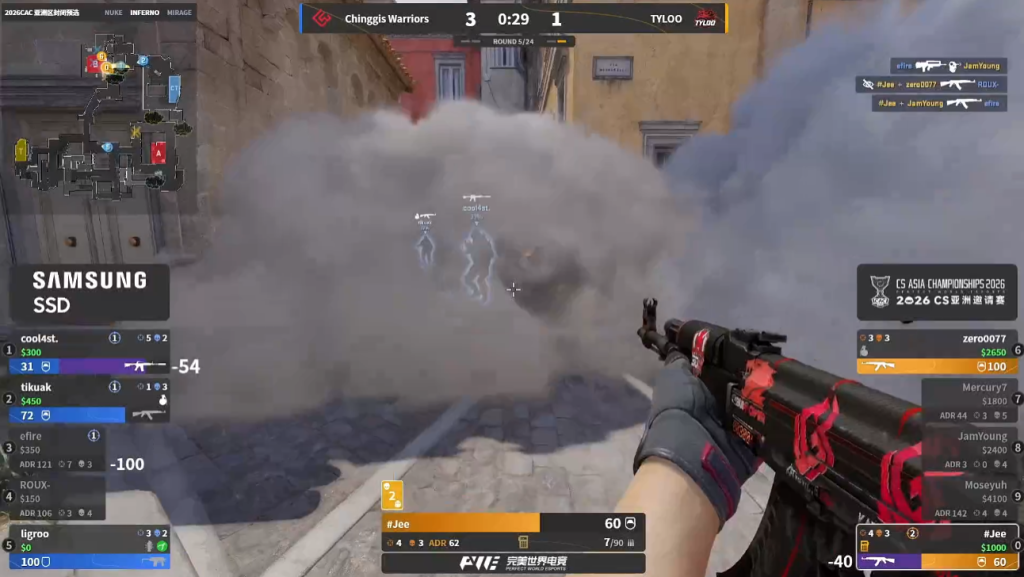Click the TYLOO team logo

(x=706, y=19)
